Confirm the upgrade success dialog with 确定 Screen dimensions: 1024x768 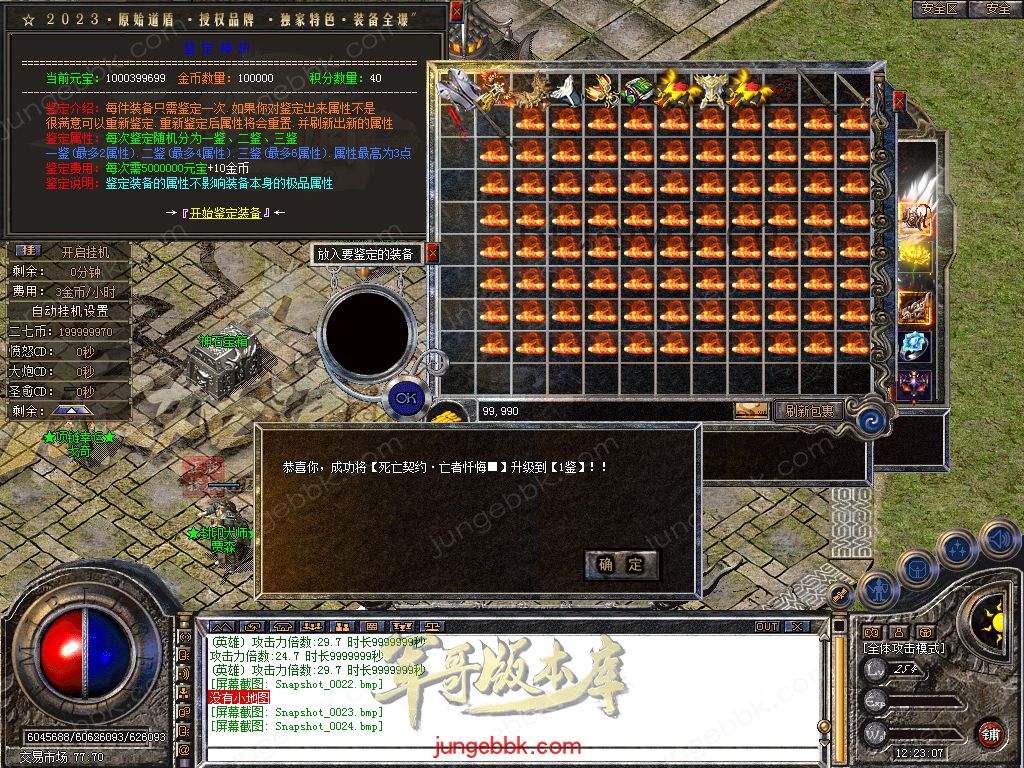pos(621,564)
